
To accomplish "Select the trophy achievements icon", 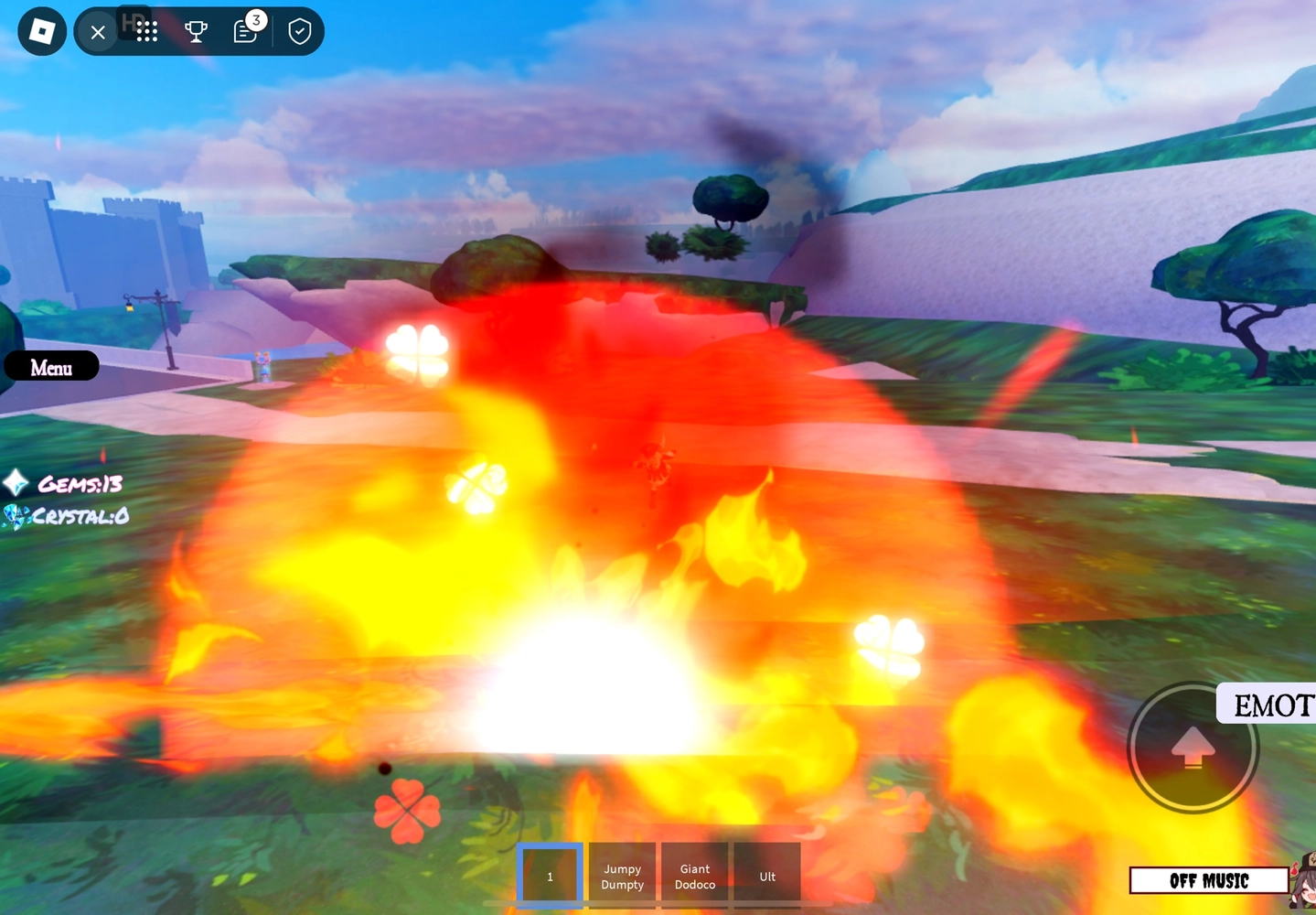I will [x=196, y=30].
